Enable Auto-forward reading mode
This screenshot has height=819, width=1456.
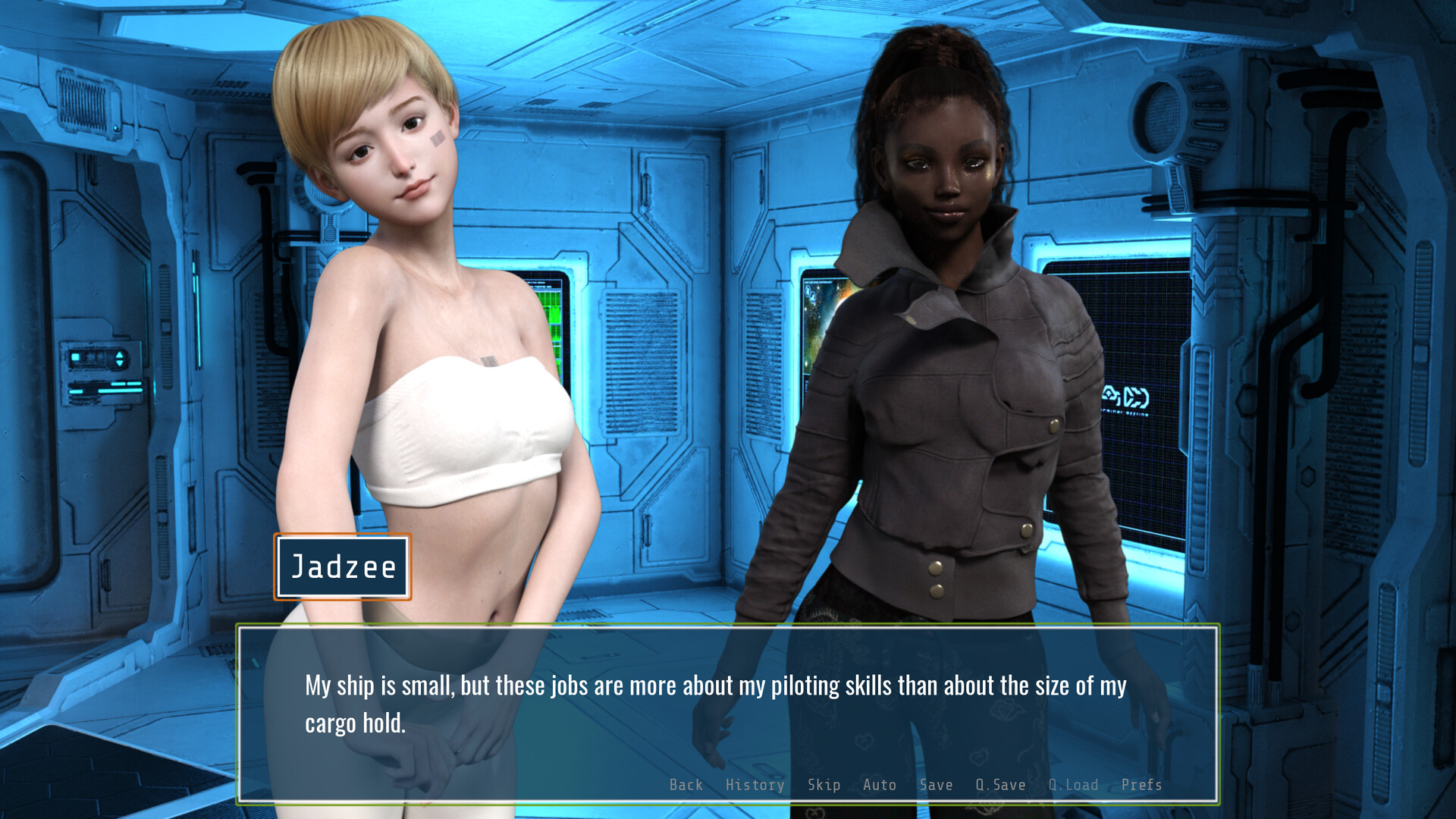click(x=879, y=785)
